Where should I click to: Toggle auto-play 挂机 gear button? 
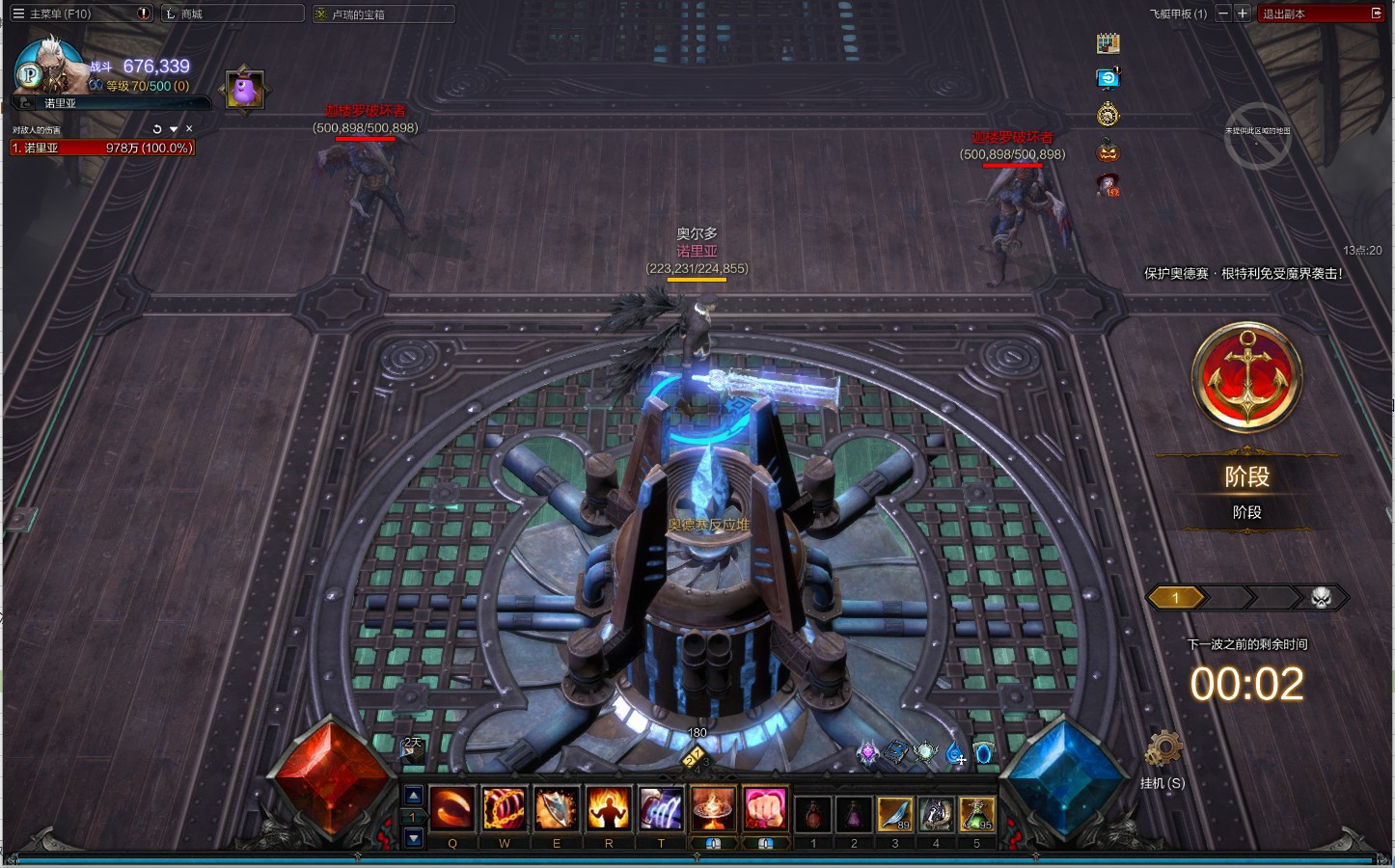tap(1162, 750)
